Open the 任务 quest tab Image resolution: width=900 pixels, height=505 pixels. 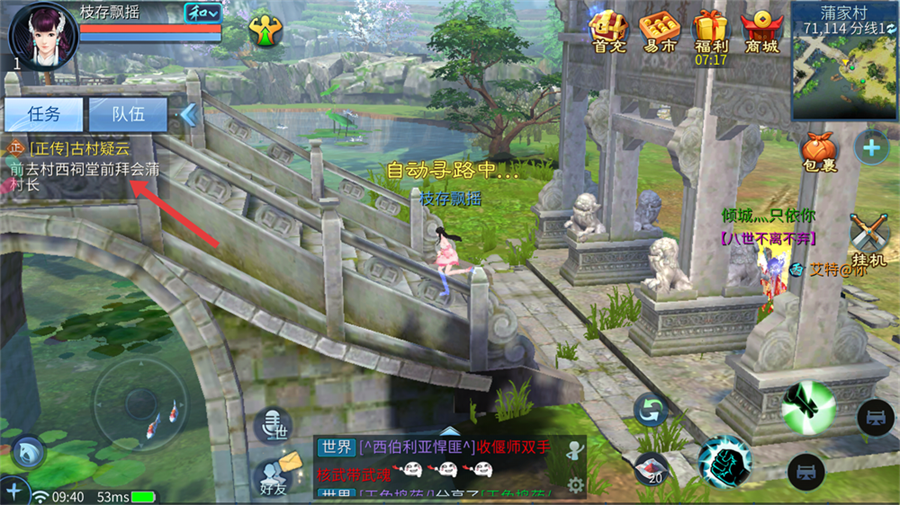tap(43, 114)
